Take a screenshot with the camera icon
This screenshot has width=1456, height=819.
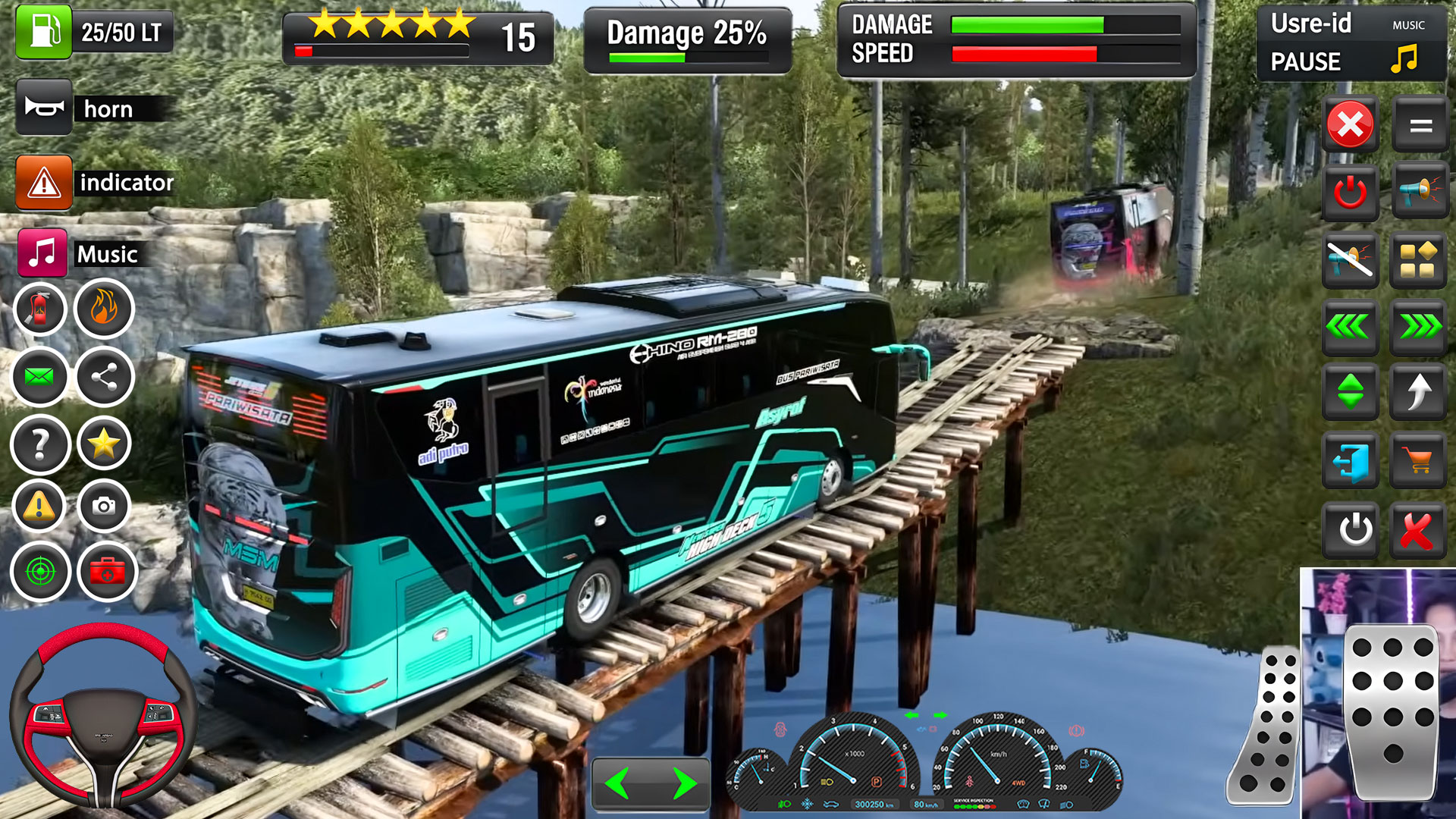(x=104, y=505)
